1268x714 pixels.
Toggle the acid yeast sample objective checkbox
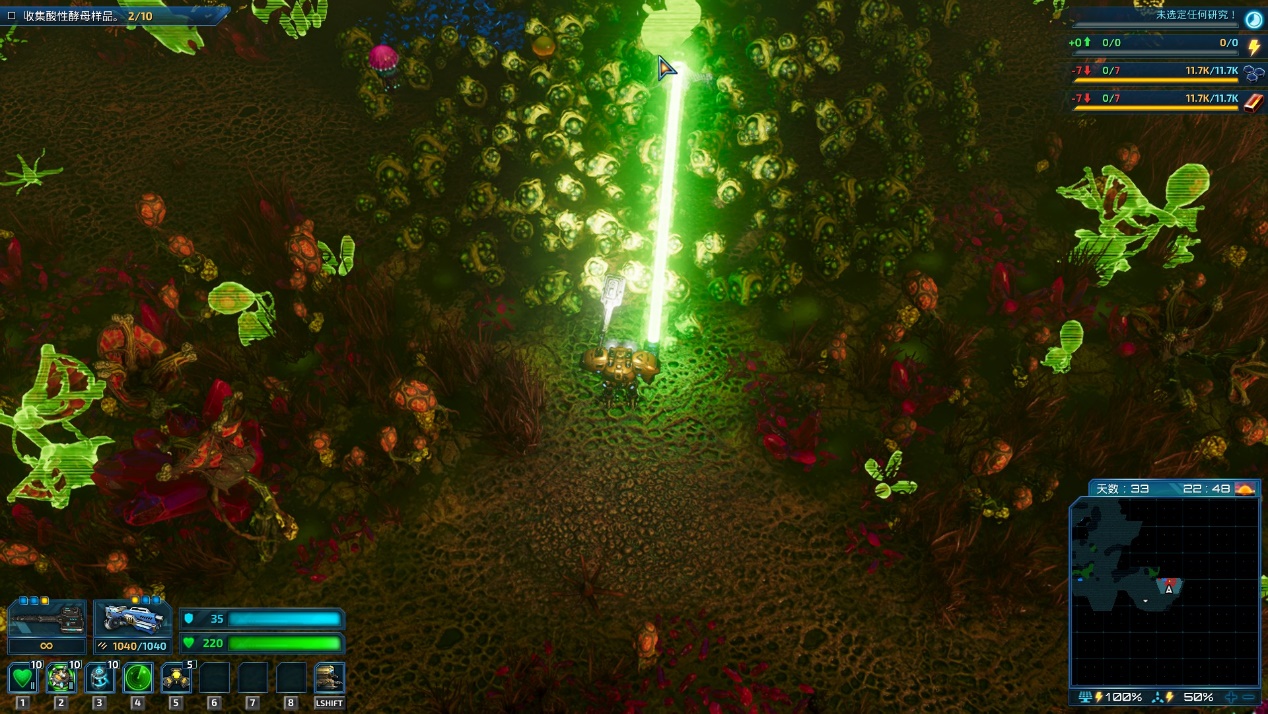pyautogui.click(x=11, y=16)
